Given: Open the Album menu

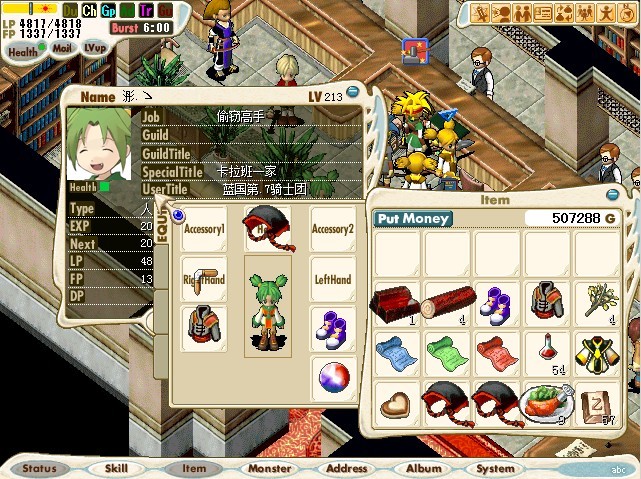Looking at the screenshot, I should coord(423,467).
